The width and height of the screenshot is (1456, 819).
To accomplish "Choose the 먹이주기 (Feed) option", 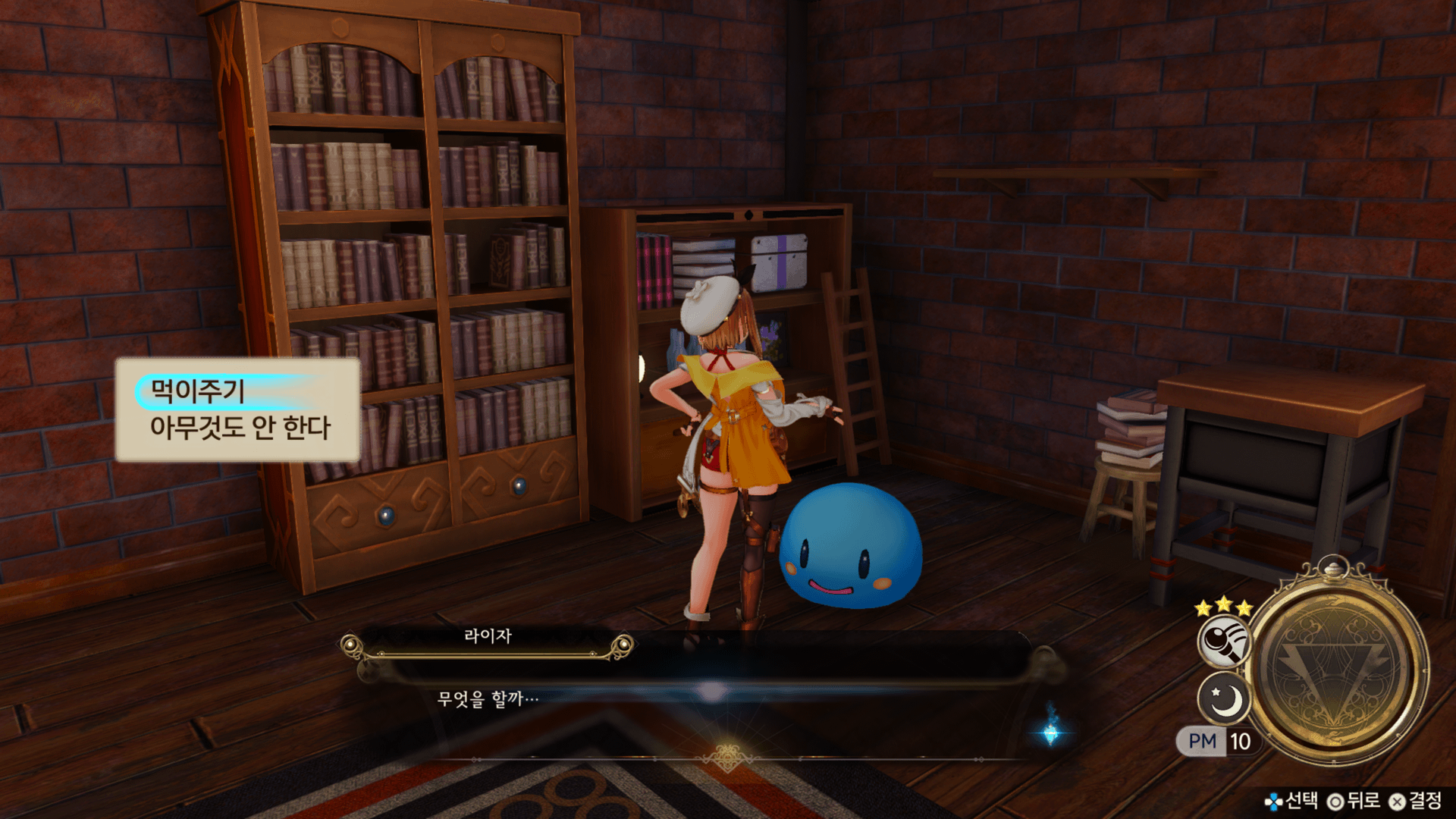I will [x=199, y=391].
